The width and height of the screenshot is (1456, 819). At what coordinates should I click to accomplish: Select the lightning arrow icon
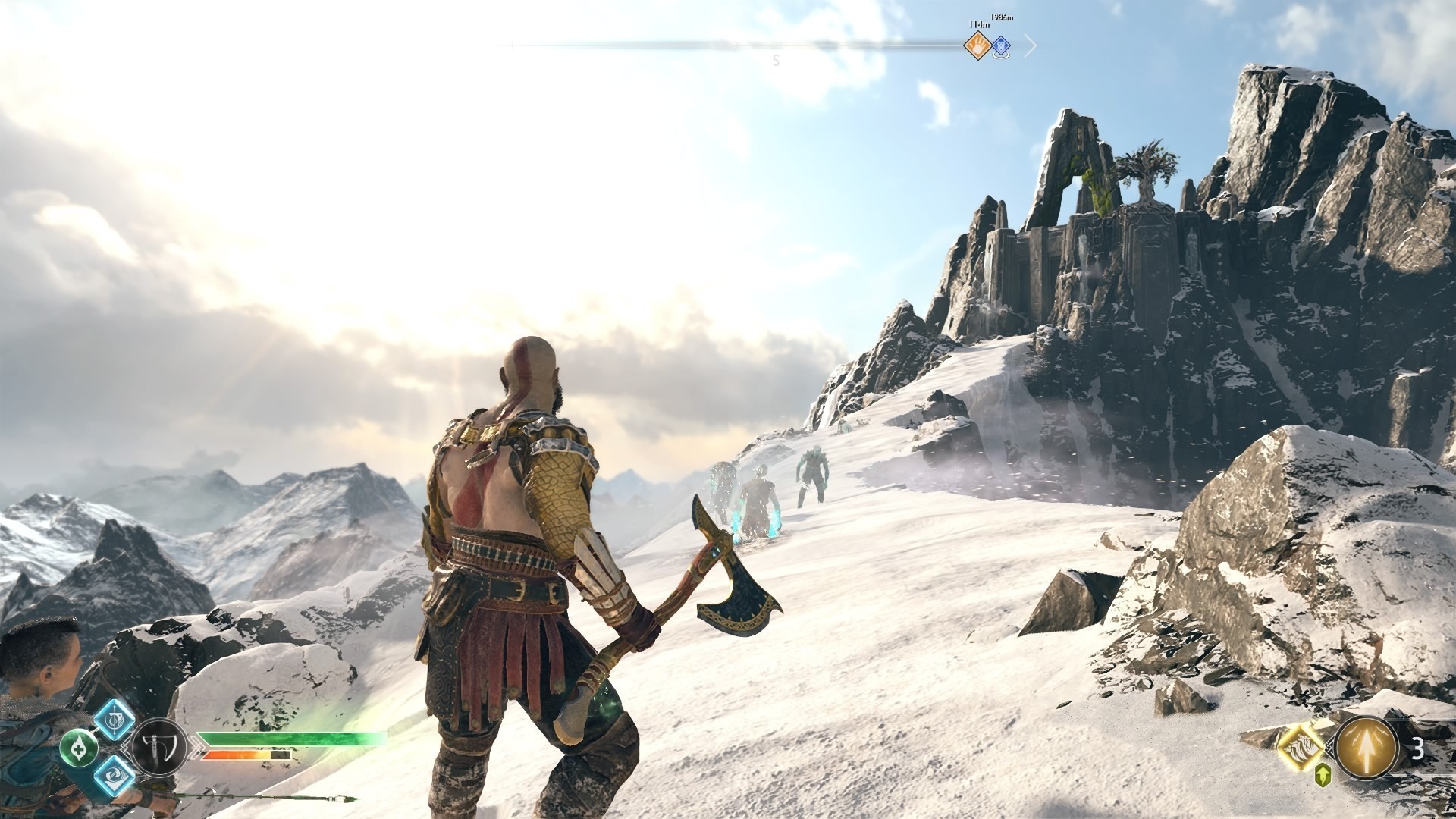(1367, 748)
